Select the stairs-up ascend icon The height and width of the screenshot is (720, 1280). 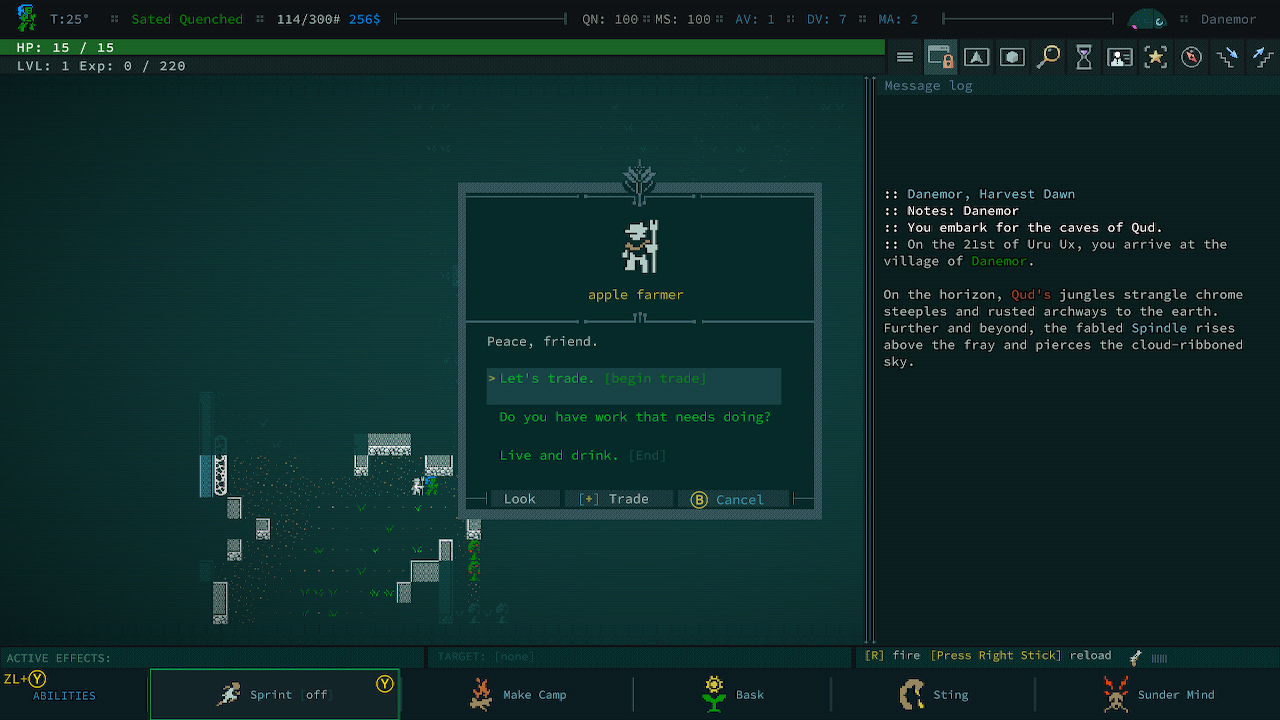[1262, 57]
